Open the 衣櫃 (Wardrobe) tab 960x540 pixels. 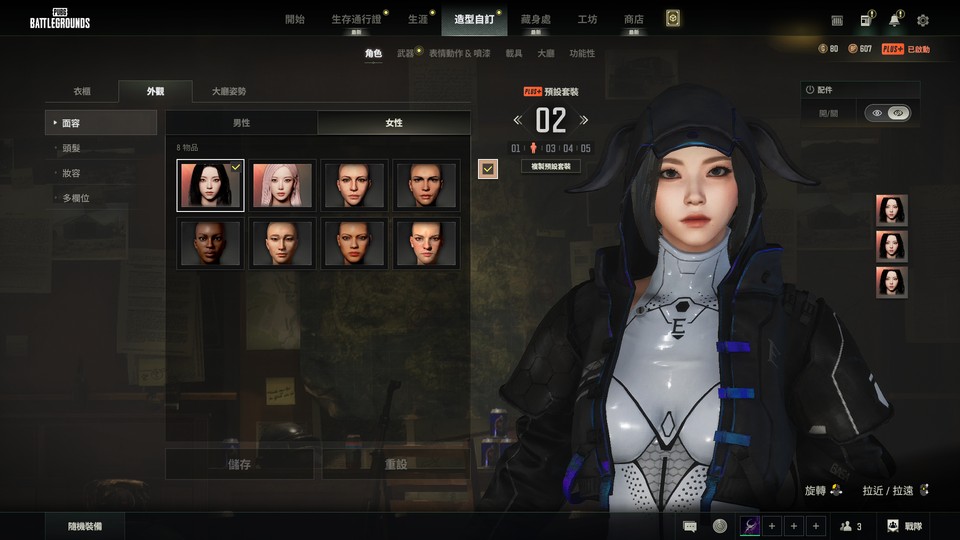point(82,91)
